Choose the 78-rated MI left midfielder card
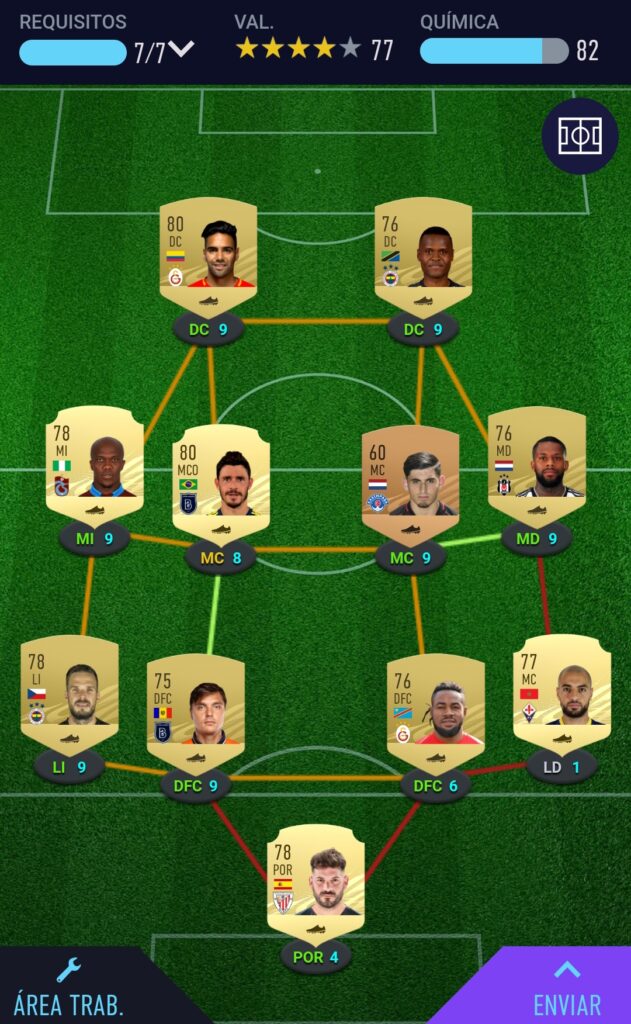 tap(94, 460)
